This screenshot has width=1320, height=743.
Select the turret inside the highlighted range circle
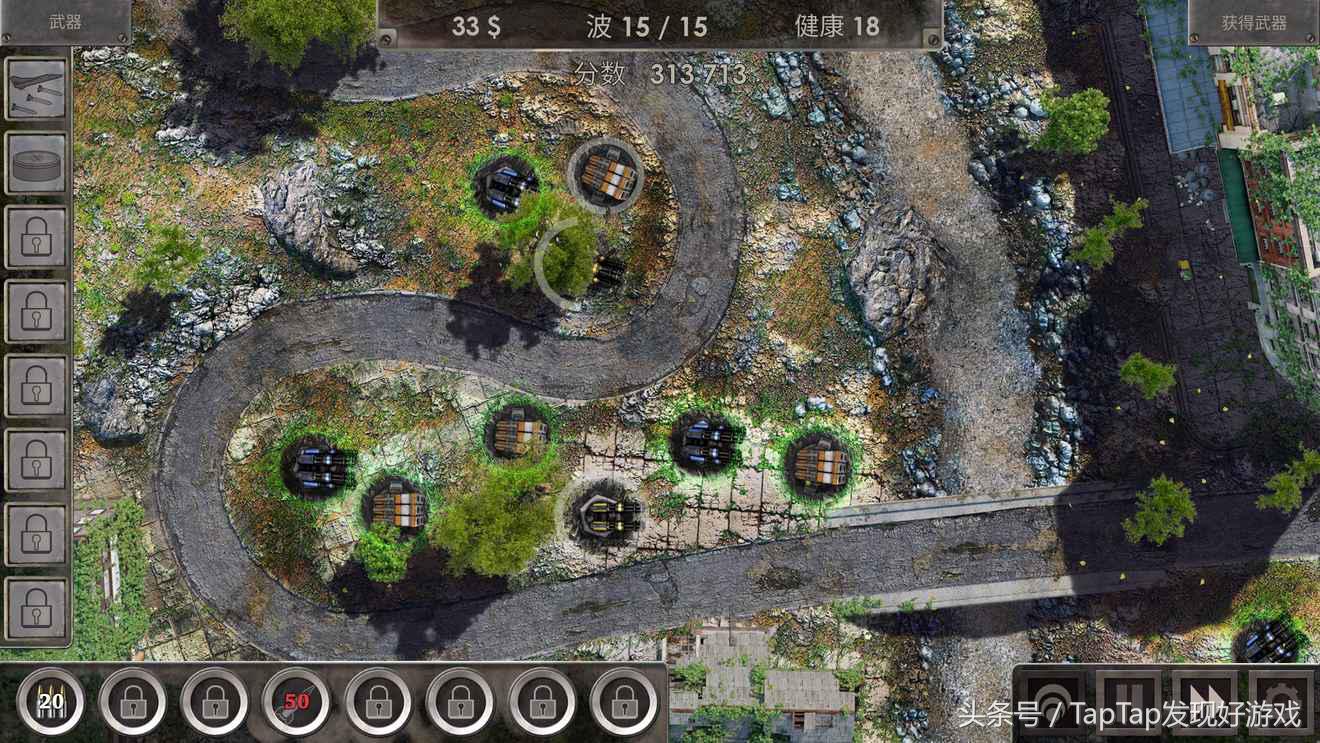pyautogui.click(x=607, y=270)
